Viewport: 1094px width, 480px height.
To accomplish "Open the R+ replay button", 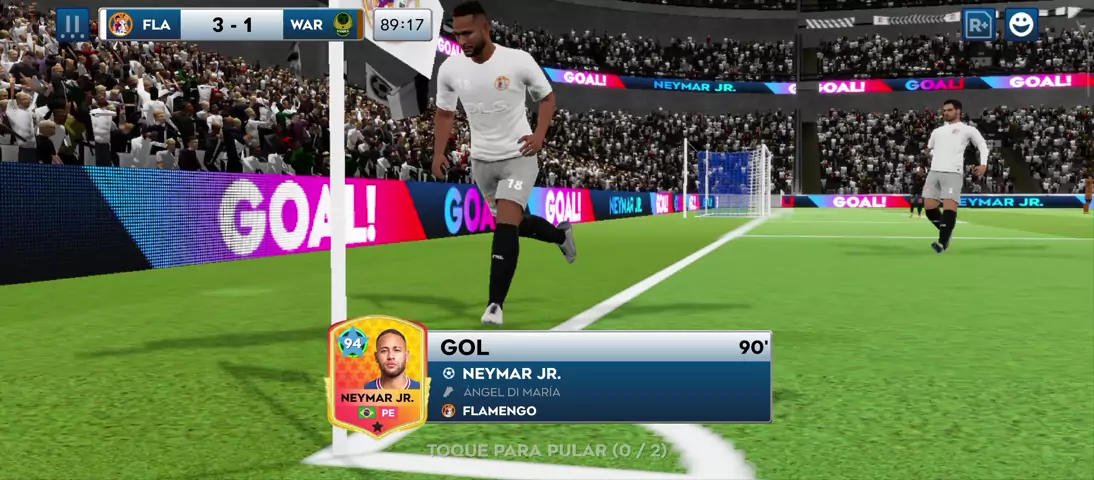I will coord(979,25).
